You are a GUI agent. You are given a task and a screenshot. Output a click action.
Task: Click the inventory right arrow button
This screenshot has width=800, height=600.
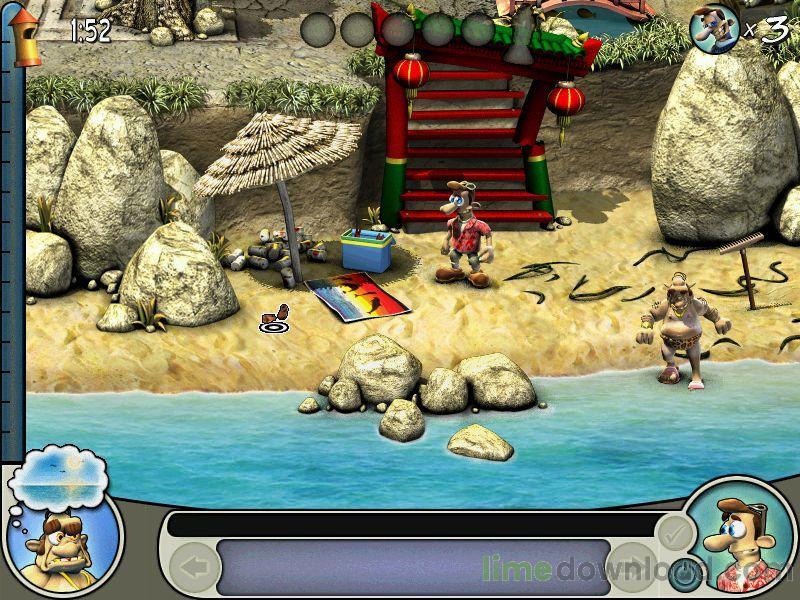632,566
